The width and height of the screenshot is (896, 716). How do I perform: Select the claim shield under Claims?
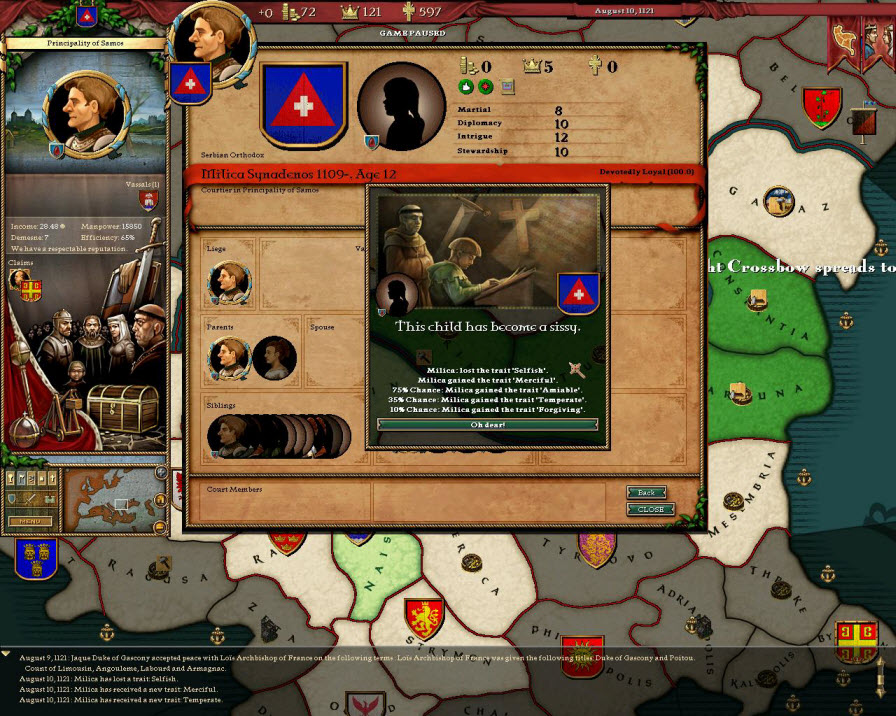[x=31, y=289]
